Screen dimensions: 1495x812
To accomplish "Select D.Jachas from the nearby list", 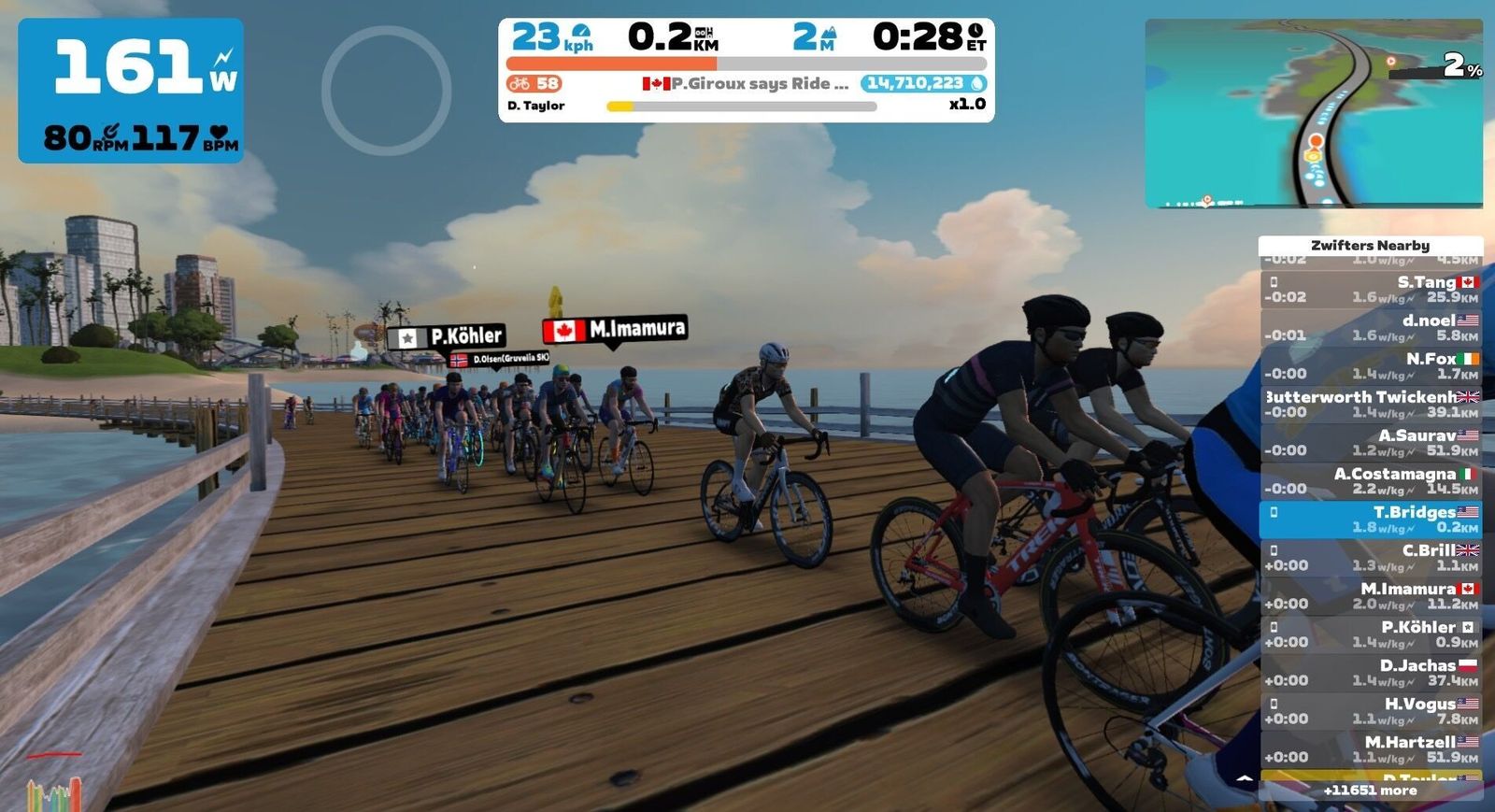I will [1371, 672].
